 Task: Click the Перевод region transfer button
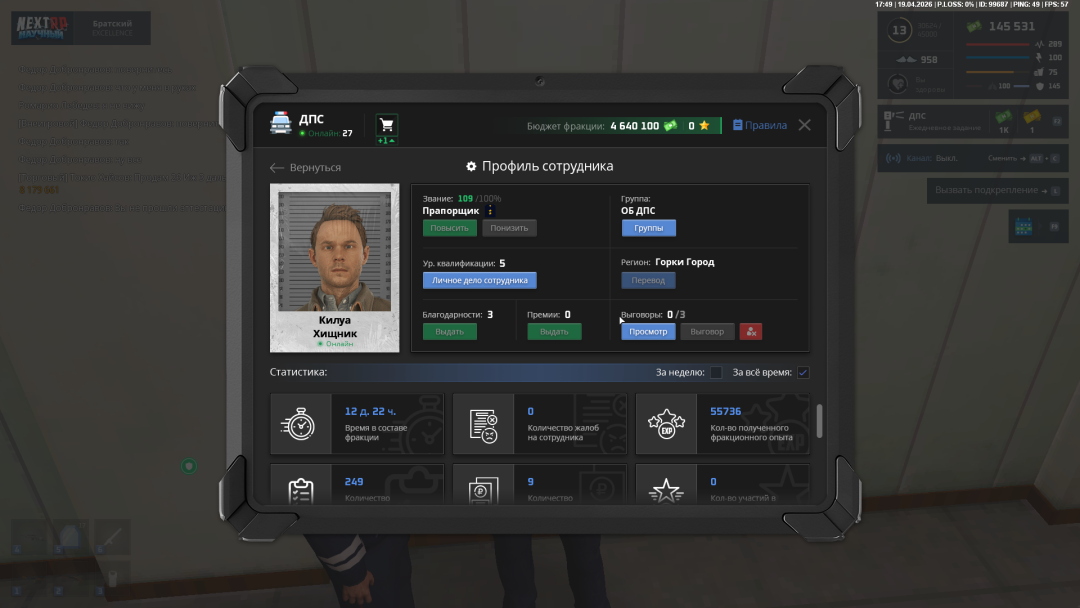pyautogui.click(x=648, y=280)
